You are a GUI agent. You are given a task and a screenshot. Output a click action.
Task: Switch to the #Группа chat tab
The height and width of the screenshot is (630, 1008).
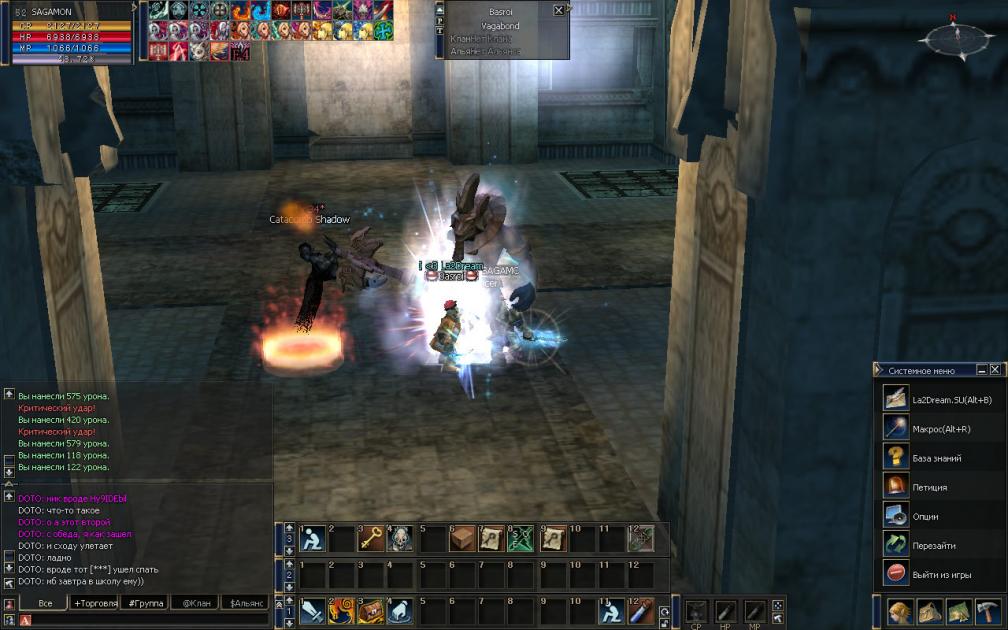[x=143, y=603]
